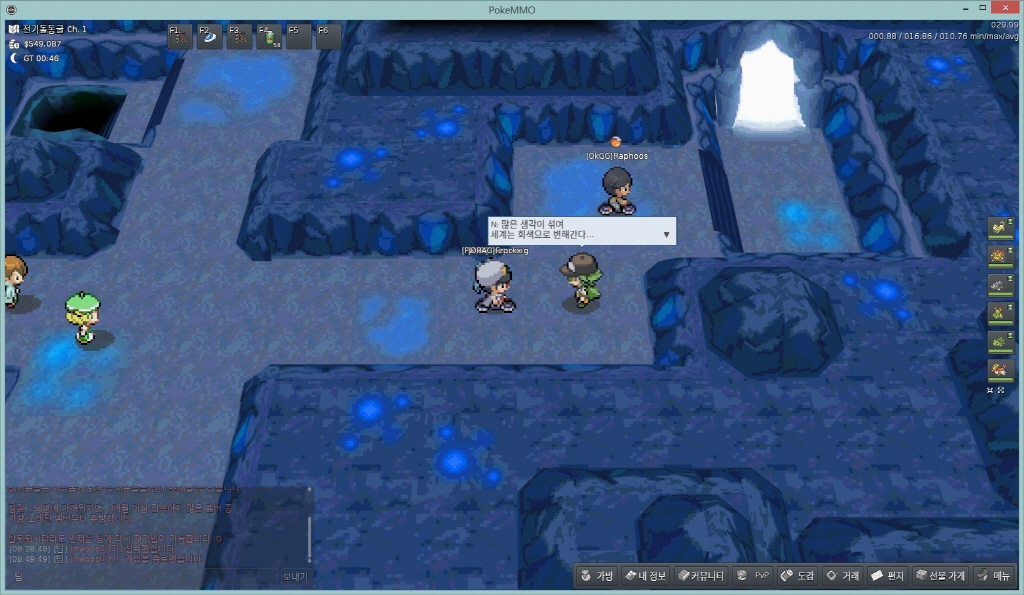
Task: Open the PvP menu
Action: (753, 576)
